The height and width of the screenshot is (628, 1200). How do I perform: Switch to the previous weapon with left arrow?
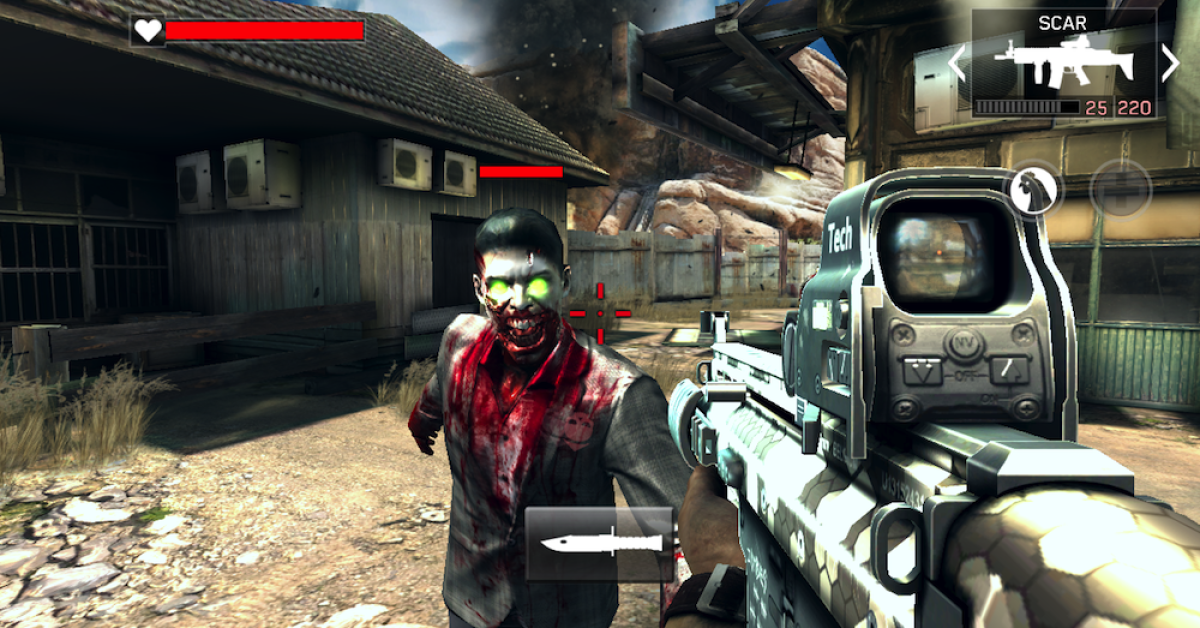click(x=957, y=64)
